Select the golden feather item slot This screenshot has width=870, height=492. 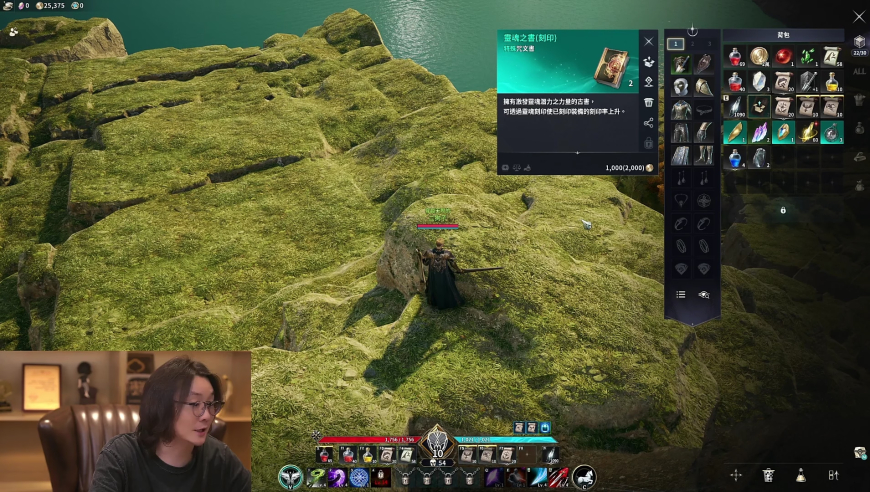735,132
